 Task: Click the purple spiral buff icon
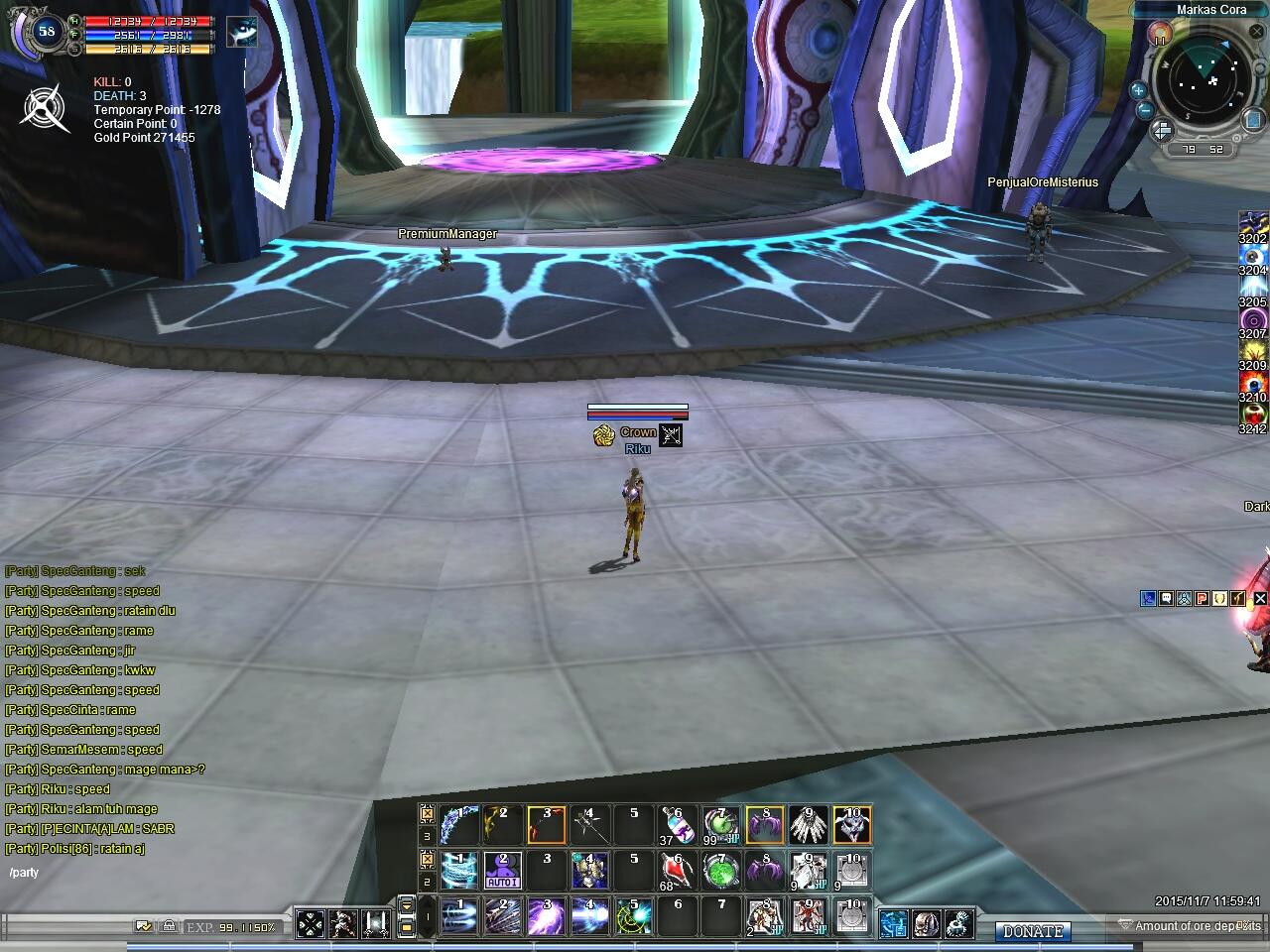coord(1253,320)
